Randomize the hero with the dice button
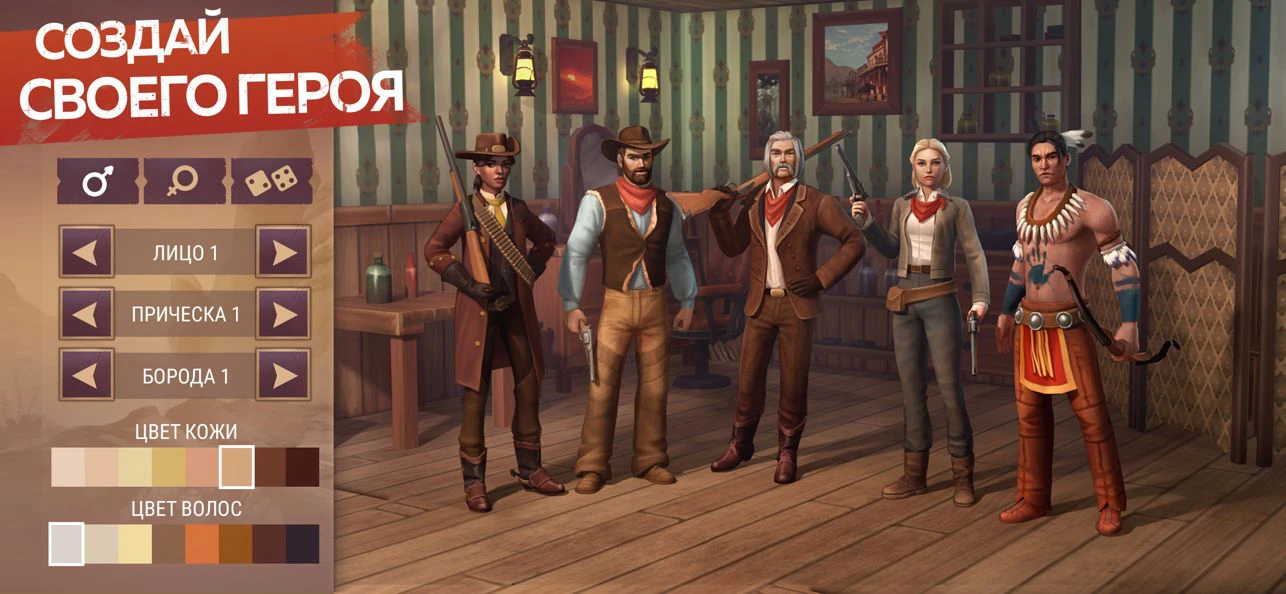Image resolution: width=1286 pixels, height=594 pixels. 271,181
